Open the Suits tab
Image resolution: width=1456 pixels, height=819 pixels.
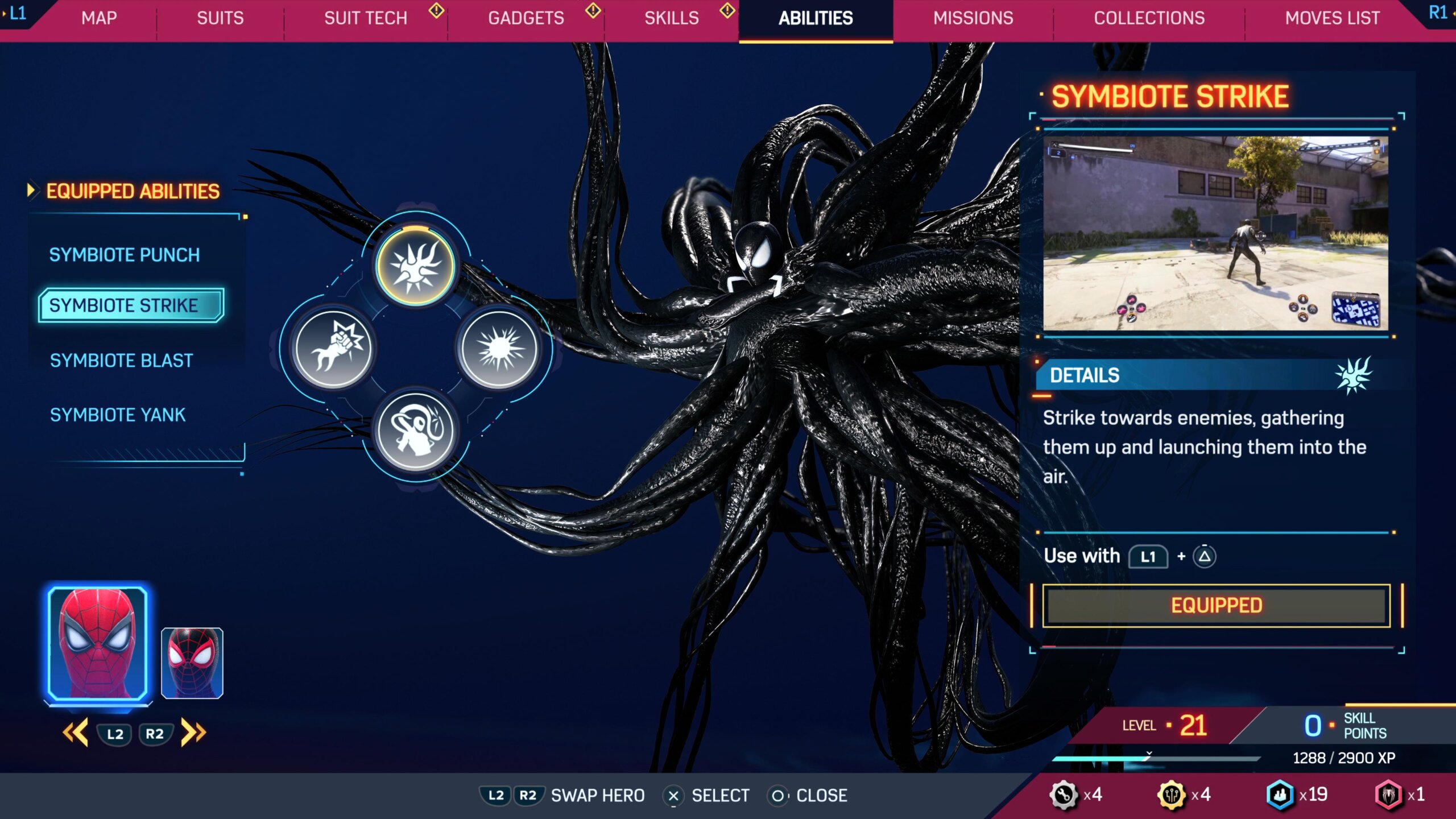(220, 18)
